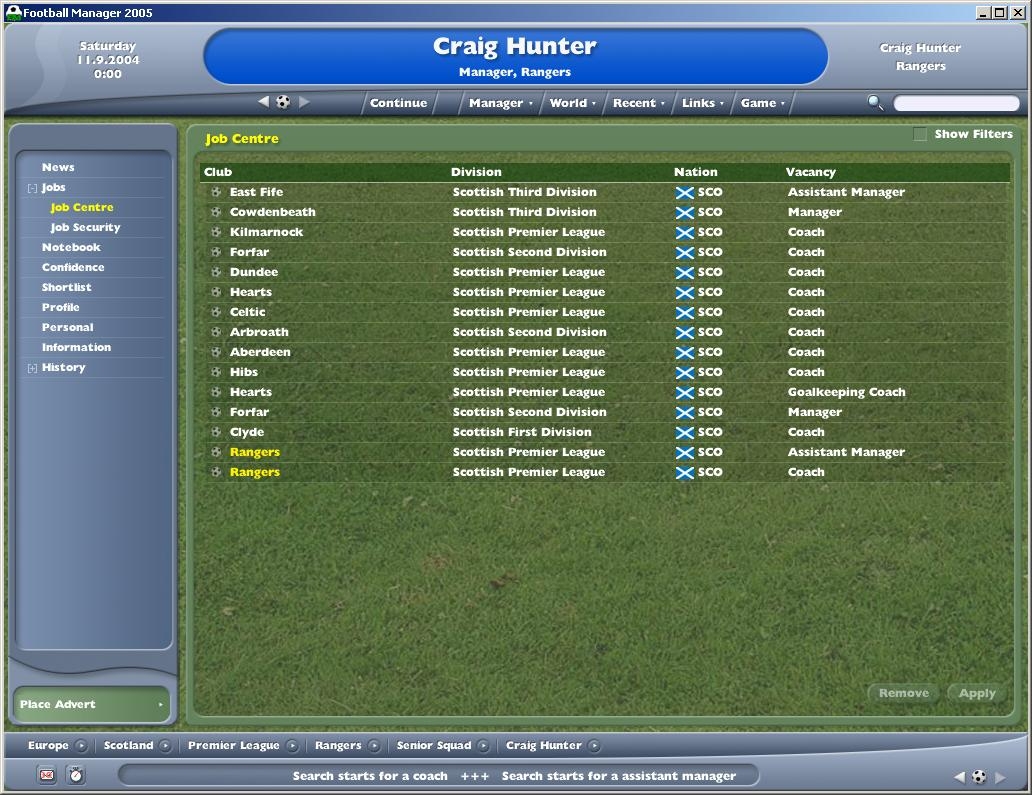
Task: Open the World dropdown menu
Action: pyautogui.click(x=572, y=103)
